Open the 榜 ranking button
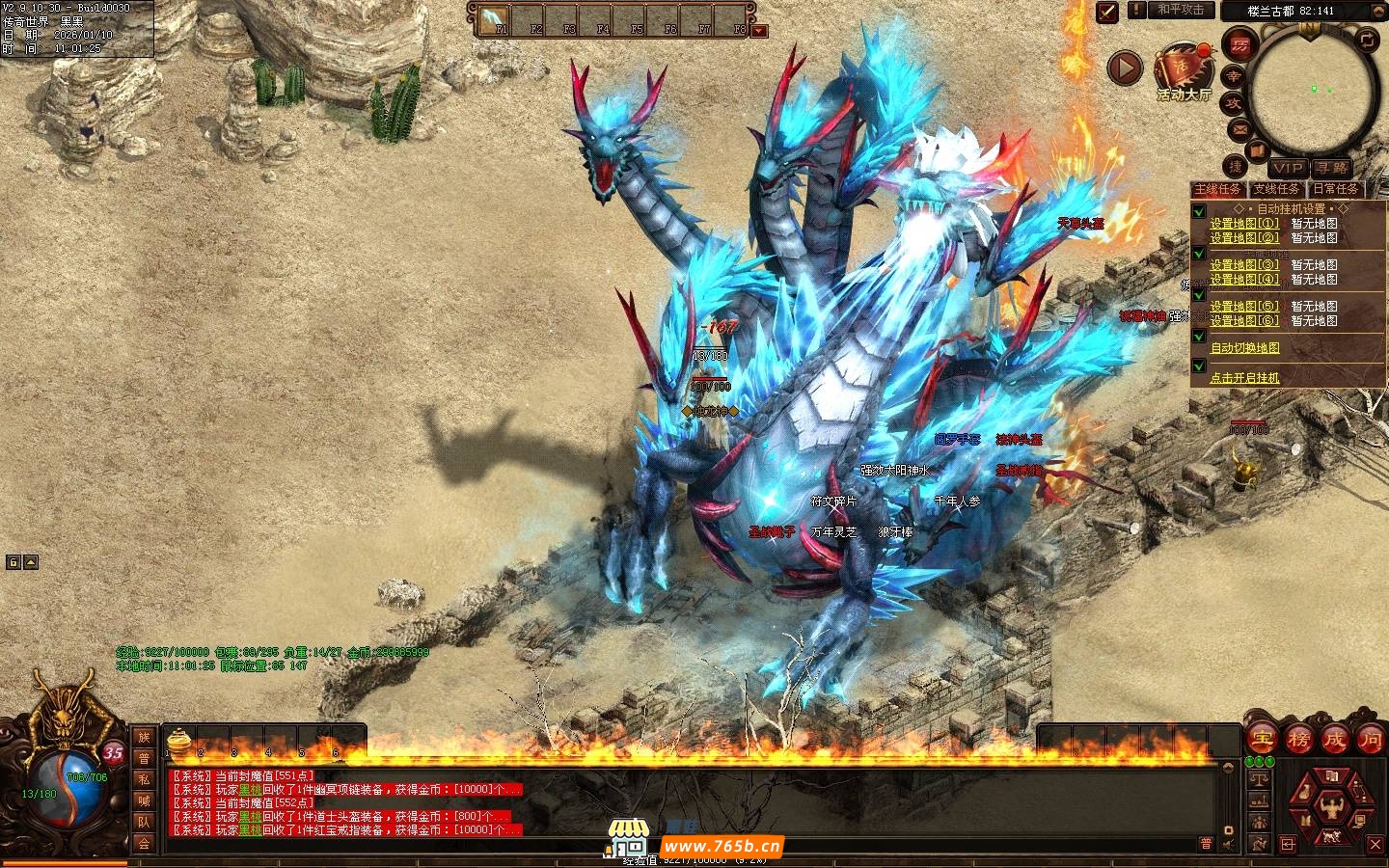The image size is (1389, 868). [1298, 740]
